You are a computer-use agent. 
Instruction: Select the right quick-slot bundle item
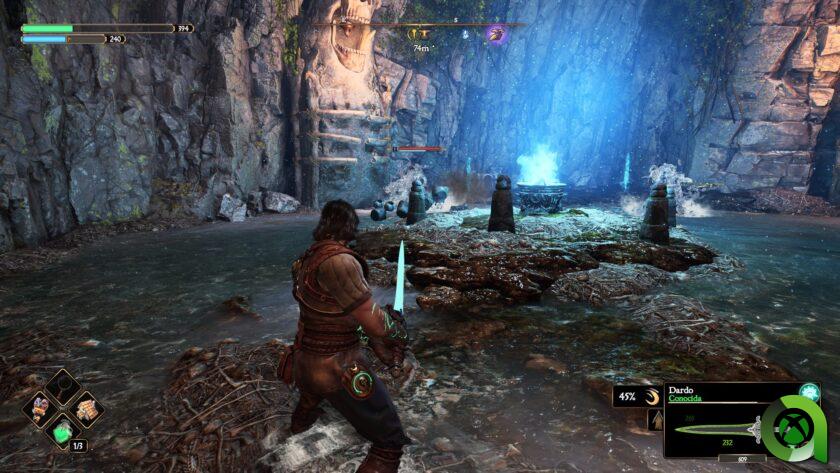[85, 408]
